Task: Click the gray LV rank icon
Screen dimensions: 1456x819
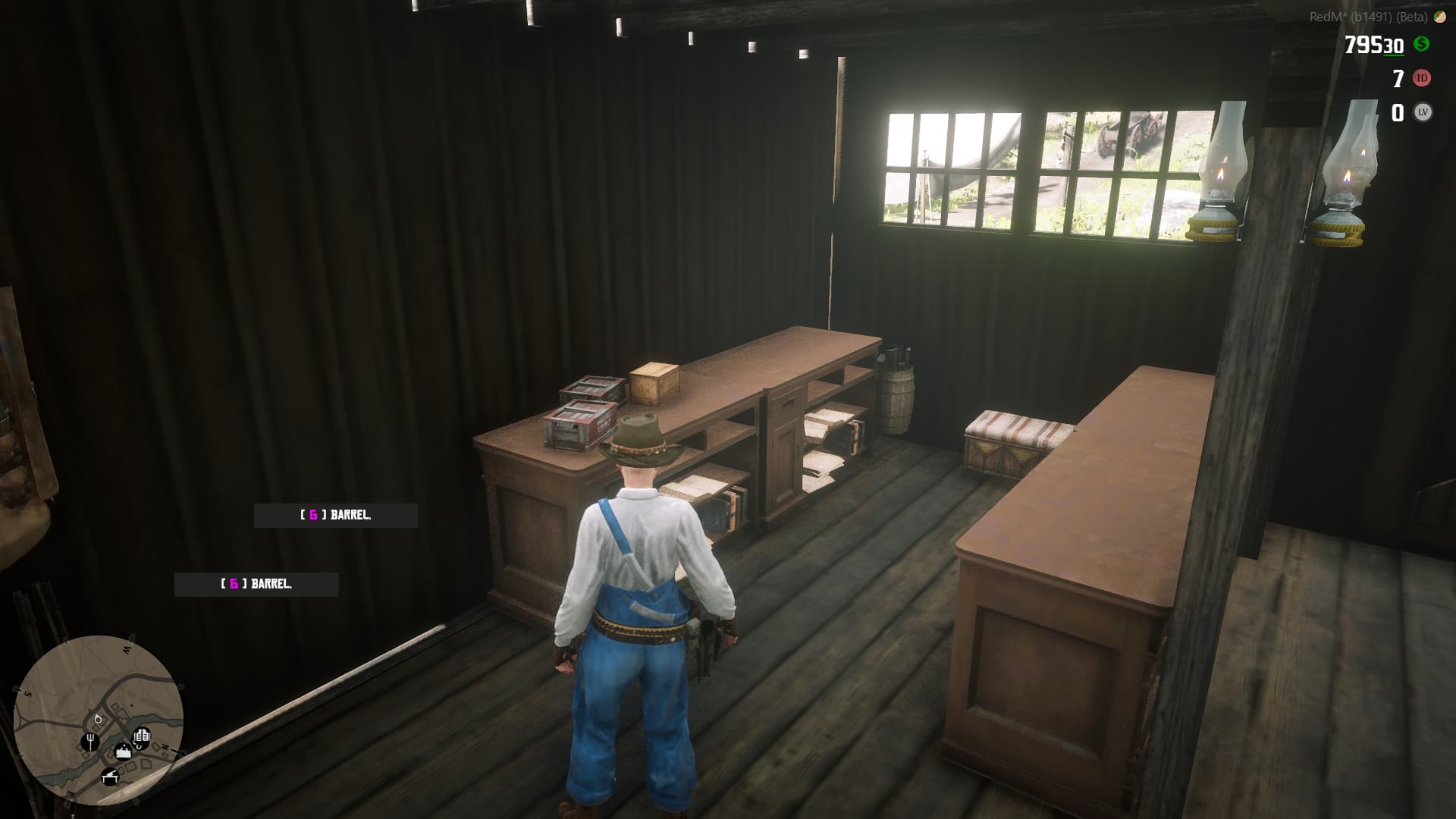Action: tap(1423, 111)
